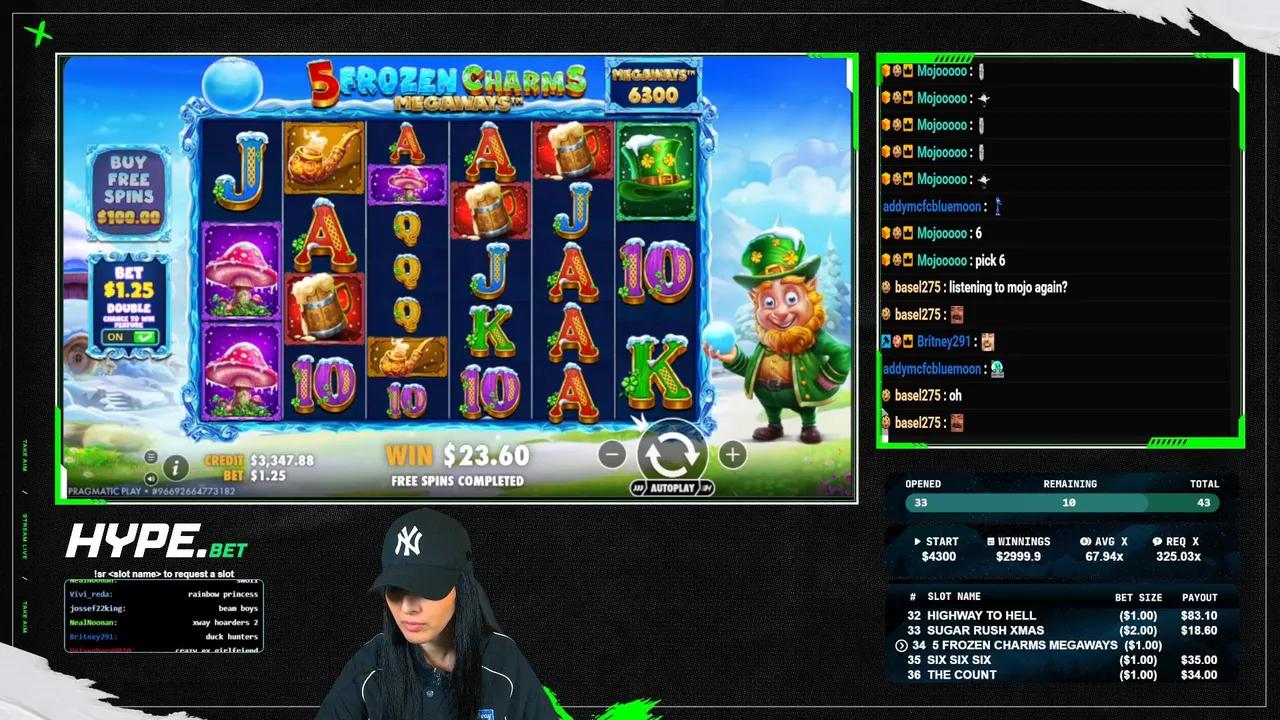Decrease bet using the minus button
1280x720 pixels.
(611, 455)
